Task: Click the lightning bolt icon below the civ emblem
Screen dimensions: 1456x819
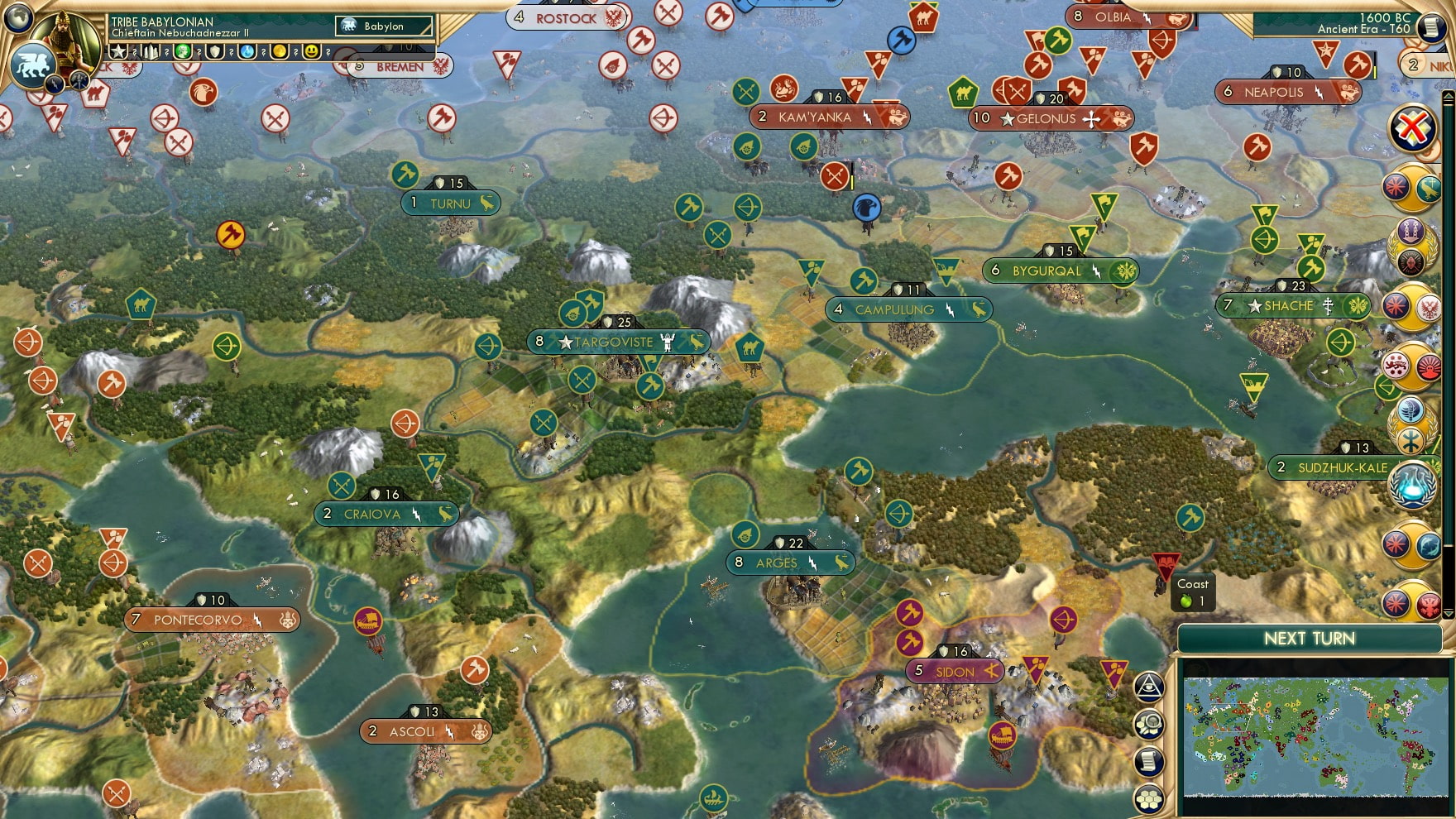Action: click(55, 84)
